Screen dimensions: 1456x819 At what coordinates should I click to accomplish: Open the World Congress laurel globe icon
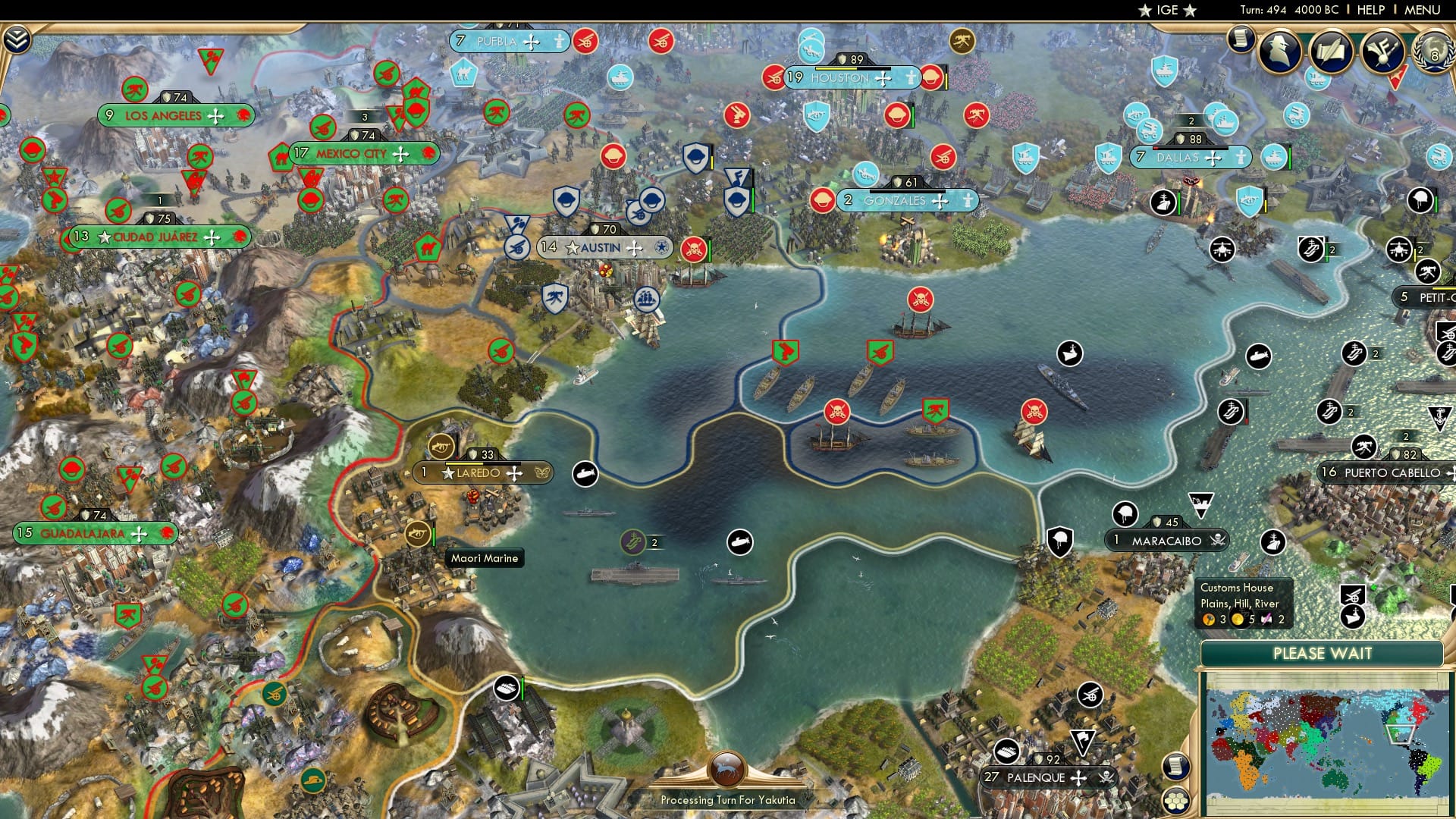[x=1432, y=52]
